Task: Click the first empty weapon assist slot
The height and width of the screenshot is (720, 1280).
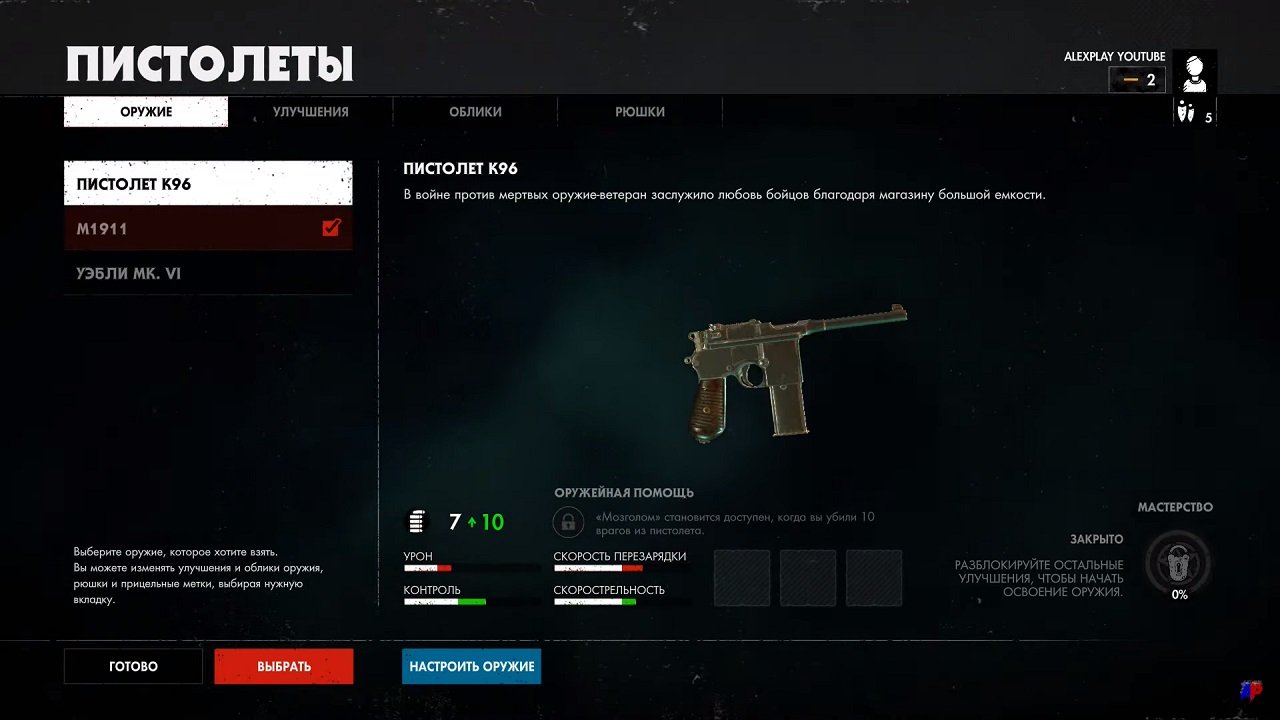Action: 742,578
